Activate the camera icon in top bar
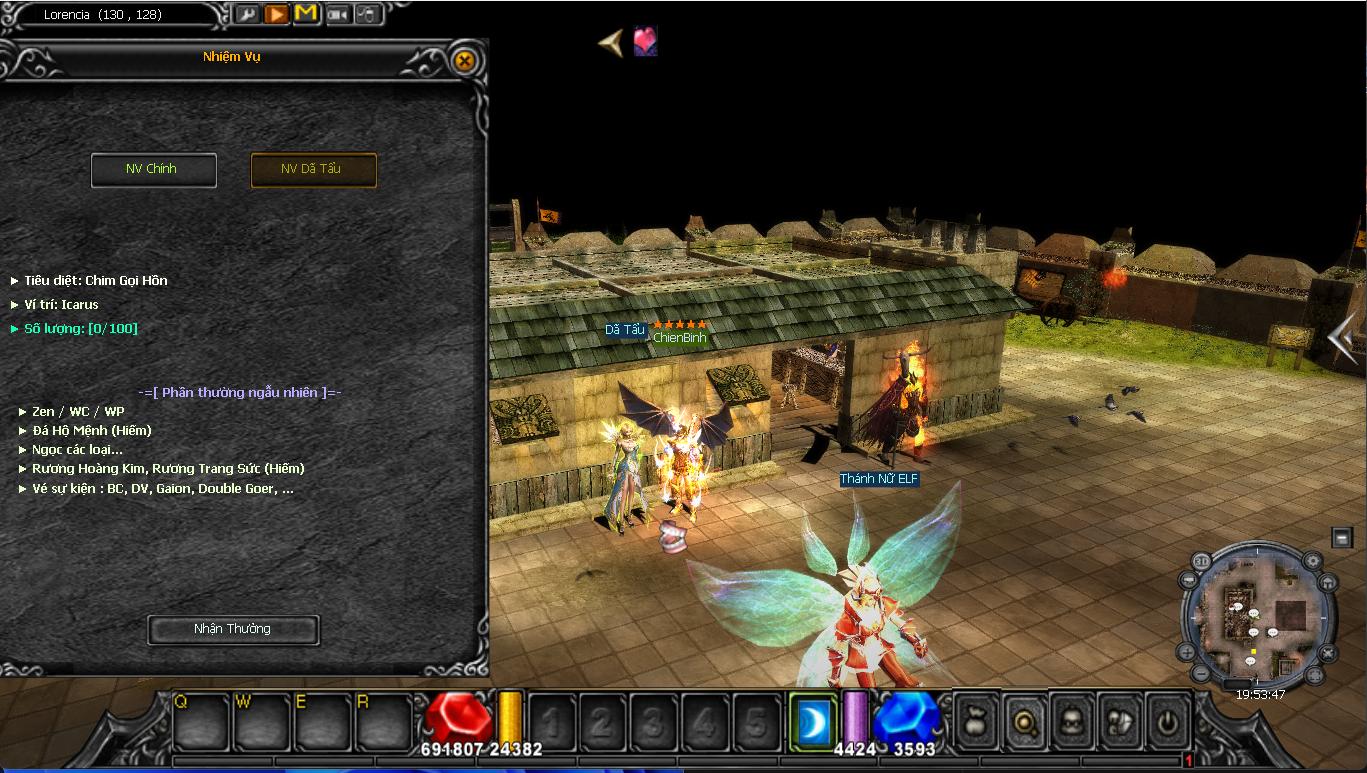This screenshot has height=773, width=1367. click(x=338, y=15)
